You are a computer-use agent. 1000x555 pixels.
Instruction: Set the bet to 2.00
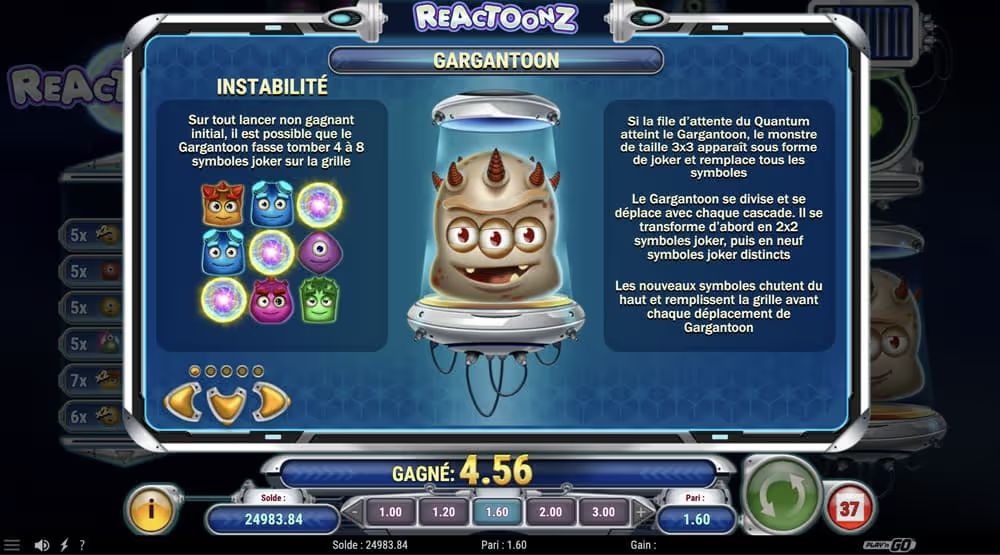pyautogui.click(x=550, y=513)
